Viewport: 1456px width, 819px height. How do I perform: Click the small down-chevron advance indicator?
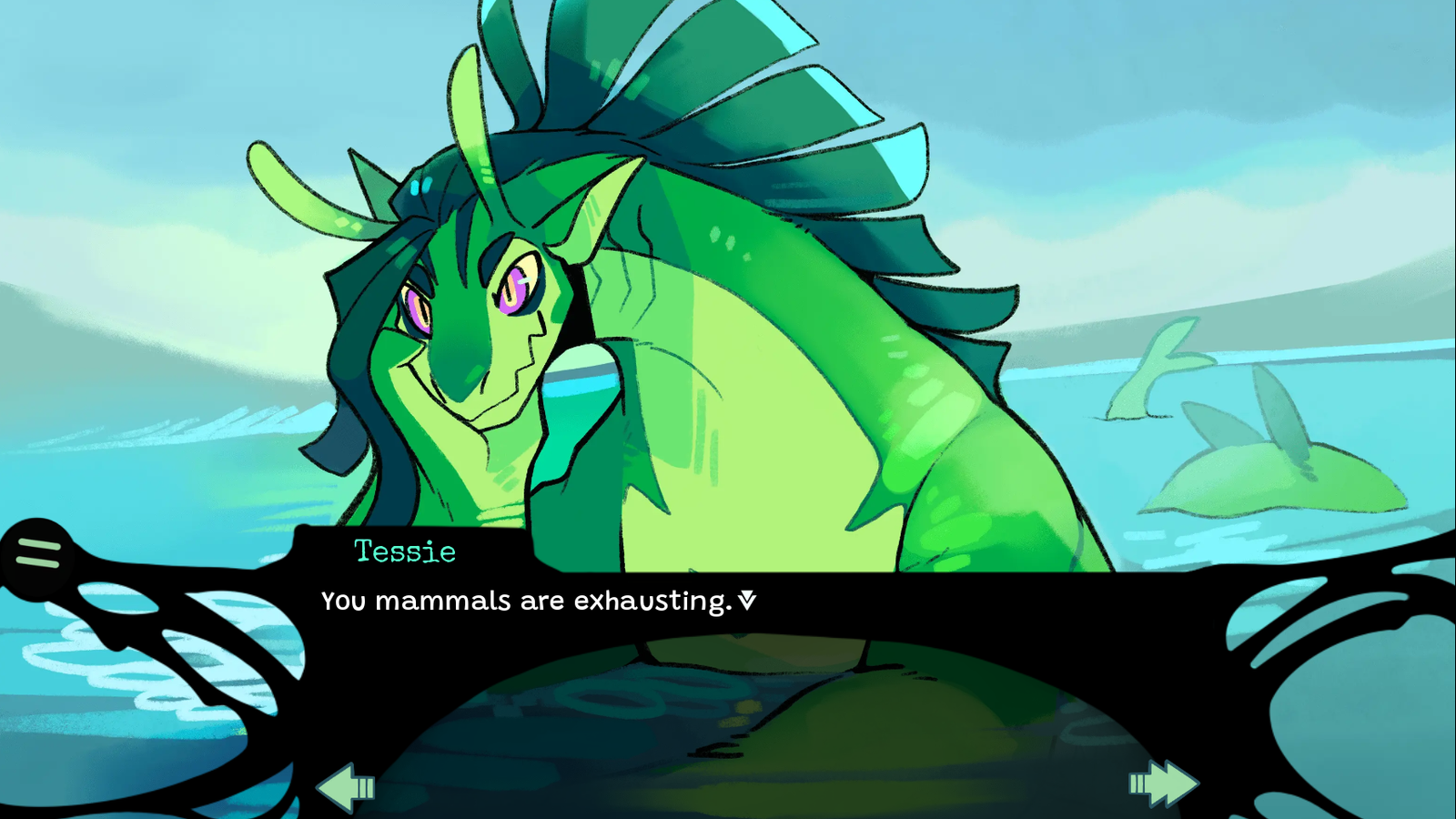pos(748,601)
